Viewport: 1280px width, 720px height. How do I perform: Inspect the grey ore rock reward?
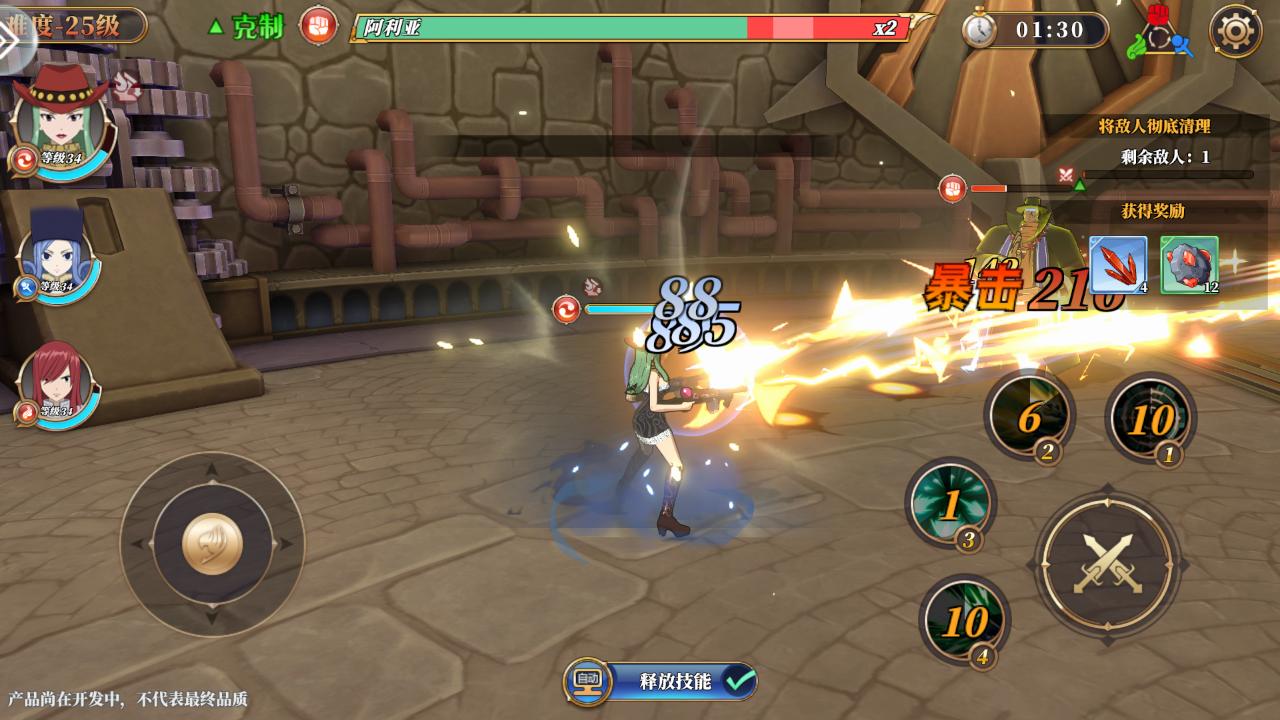point(1189,265)
